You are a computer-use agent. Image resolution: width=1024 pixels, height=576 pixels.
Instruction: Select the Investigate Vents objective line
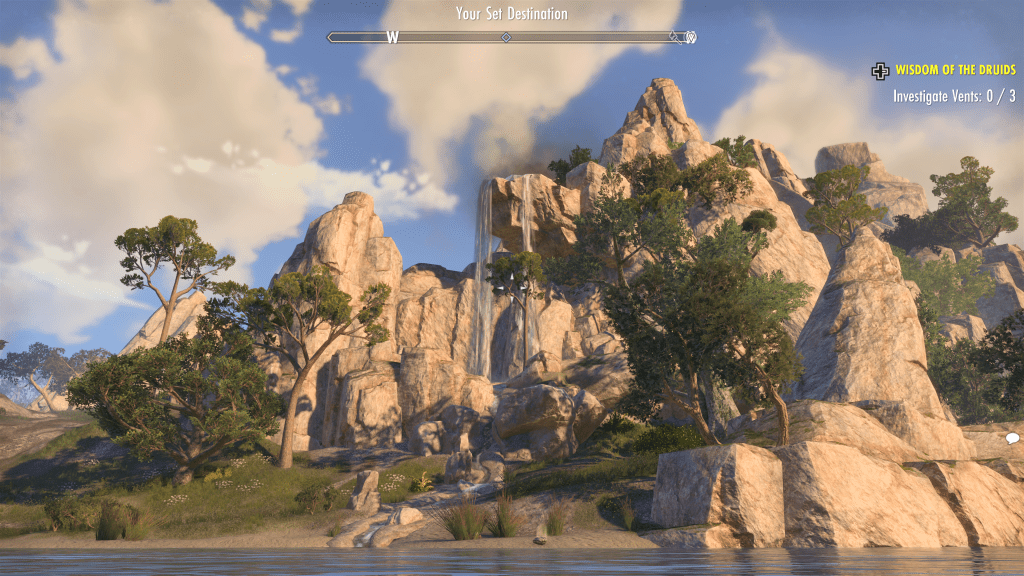click(x=954, y=97)
